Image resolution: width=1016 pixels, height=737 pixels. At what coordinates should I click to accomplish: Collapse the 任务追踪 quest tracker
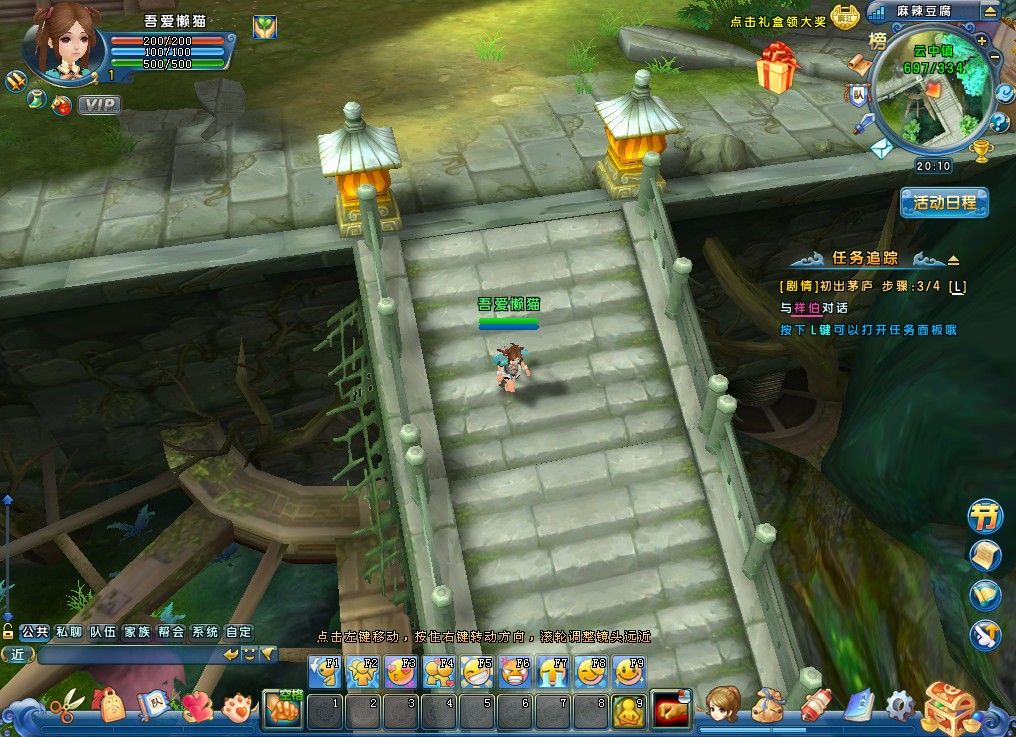953,259
